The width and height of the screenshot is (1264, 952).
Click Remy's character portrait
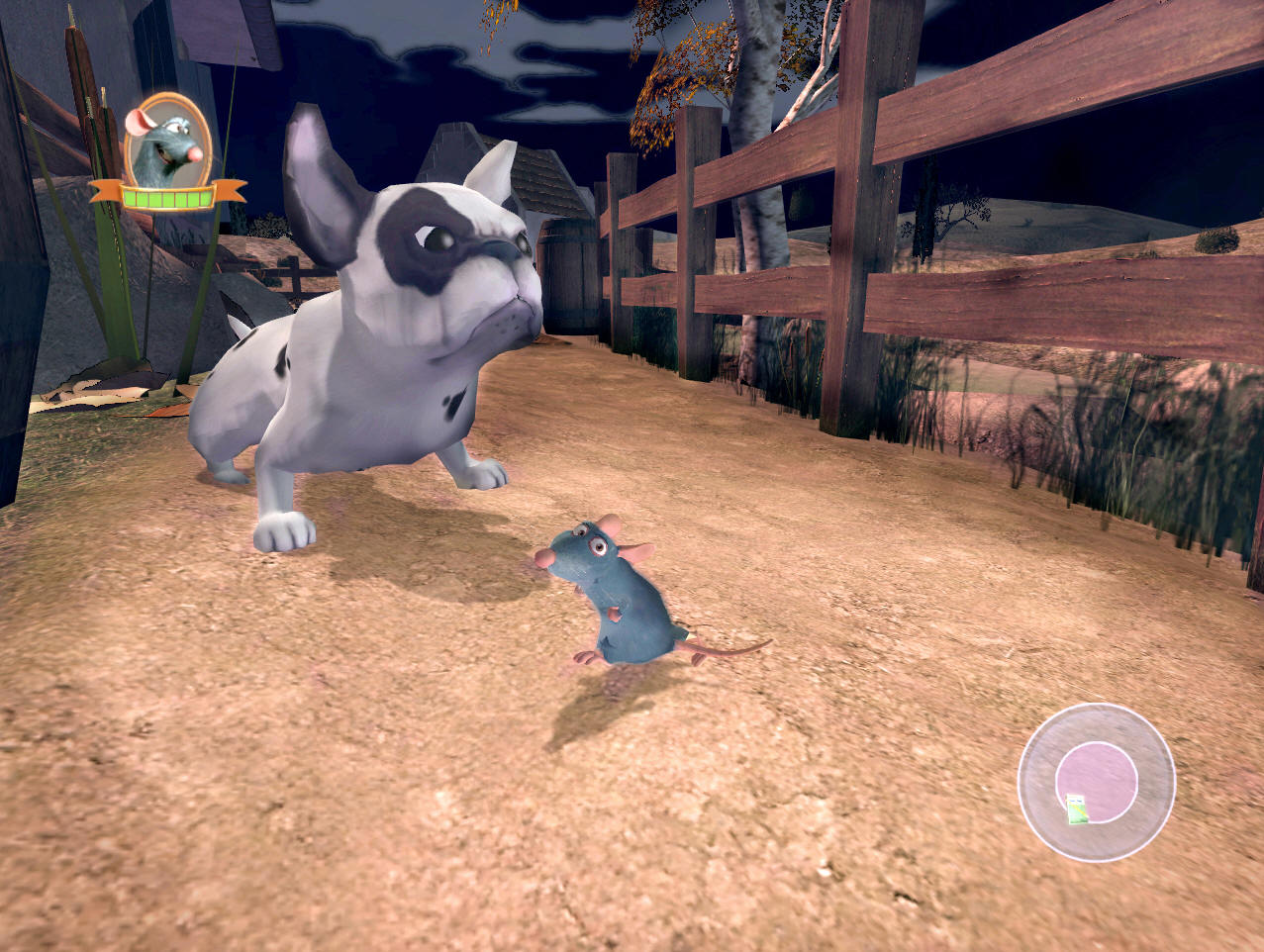coord(167,142)
